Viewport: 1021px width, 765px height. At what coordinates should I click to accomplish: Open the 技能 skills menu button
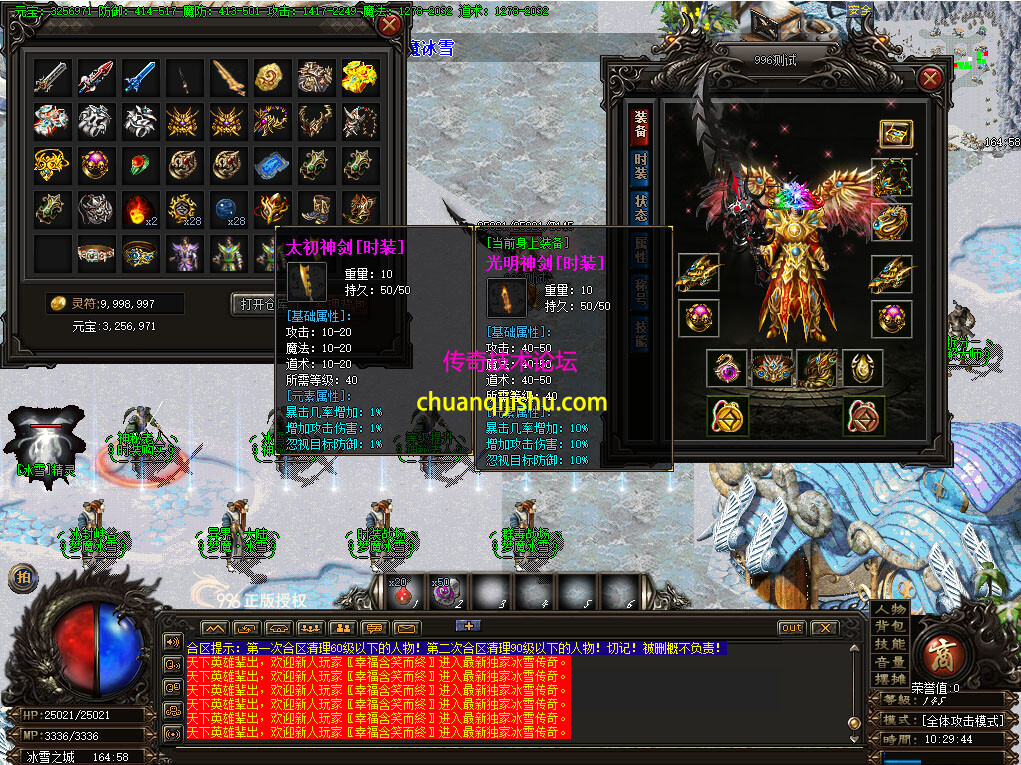coord(889,645)
